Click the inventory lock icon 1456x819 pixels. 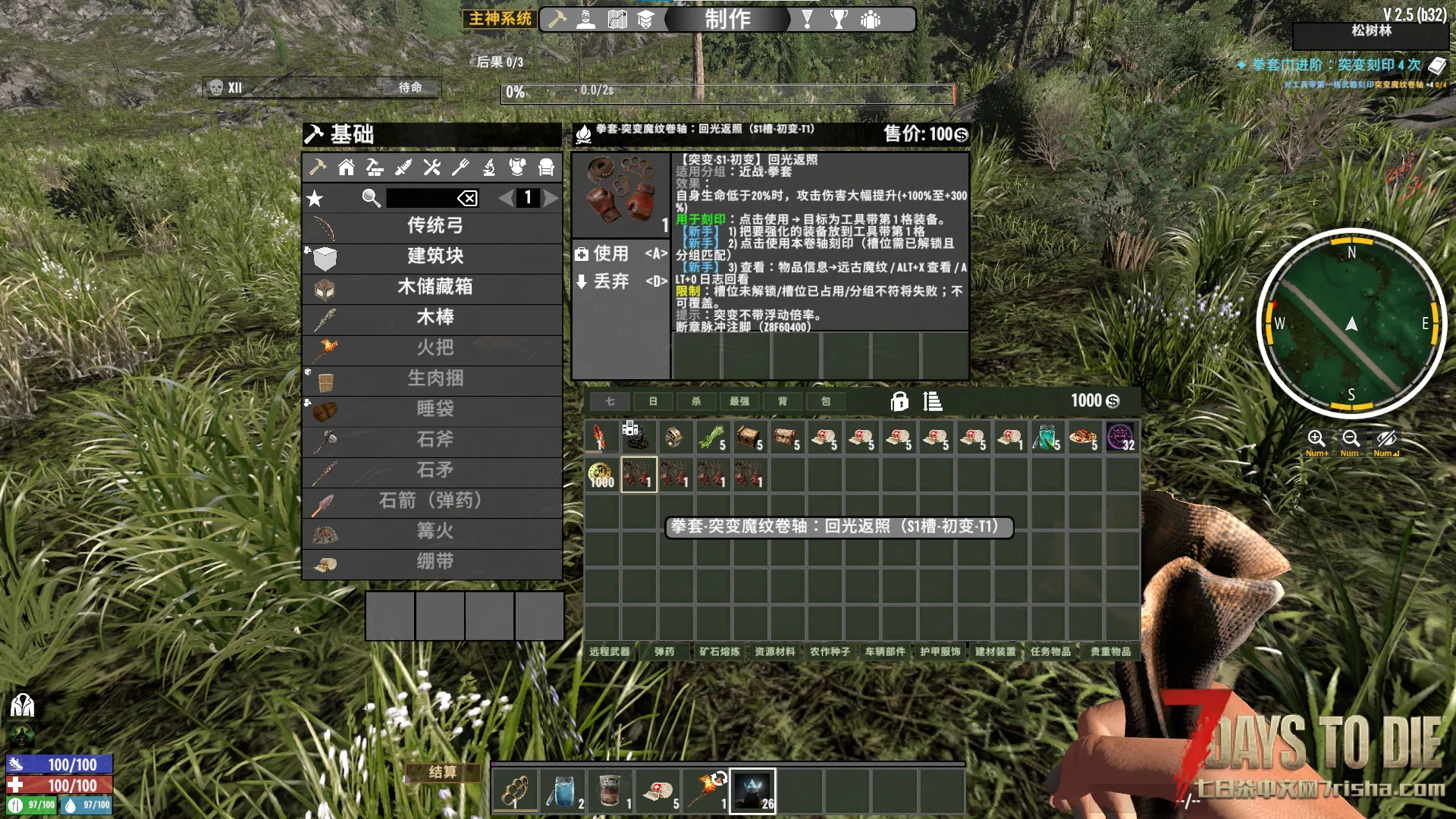[x=899, y=401]
